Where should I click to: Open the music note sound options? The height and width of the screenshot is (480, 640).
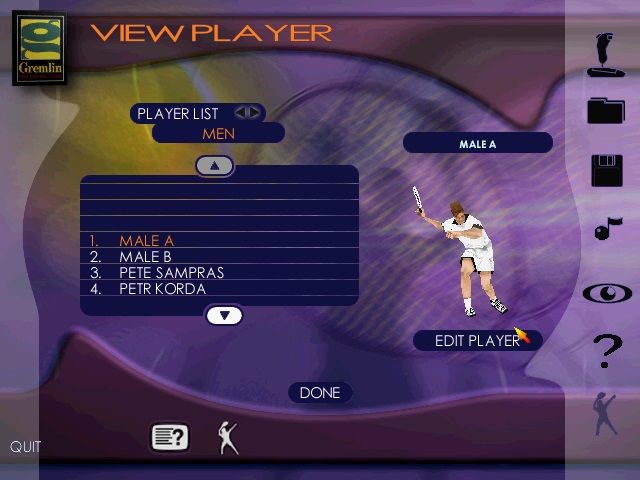[x=606, y=230]
